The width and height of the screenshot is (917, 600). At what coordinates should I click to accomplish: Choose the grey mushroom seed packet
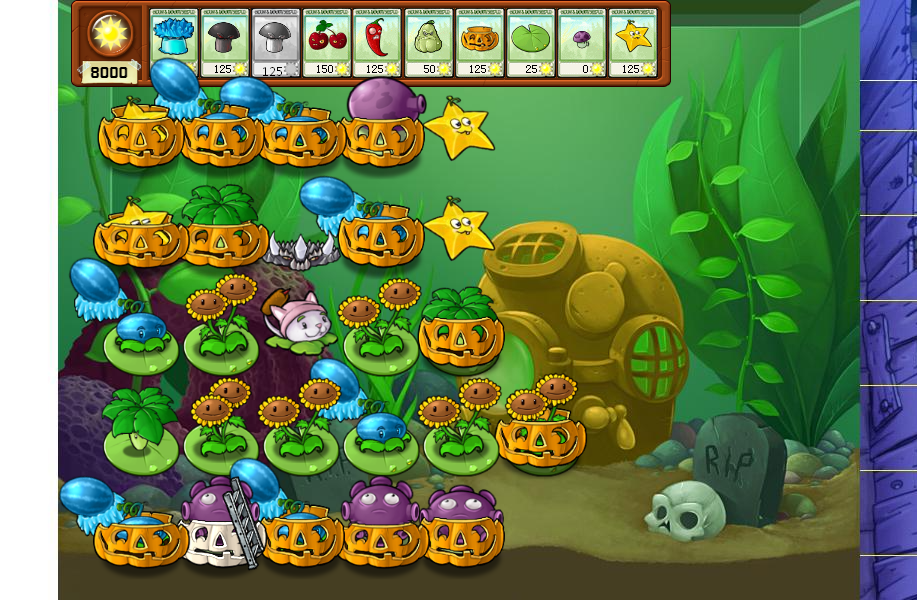(x=276, y=43)
